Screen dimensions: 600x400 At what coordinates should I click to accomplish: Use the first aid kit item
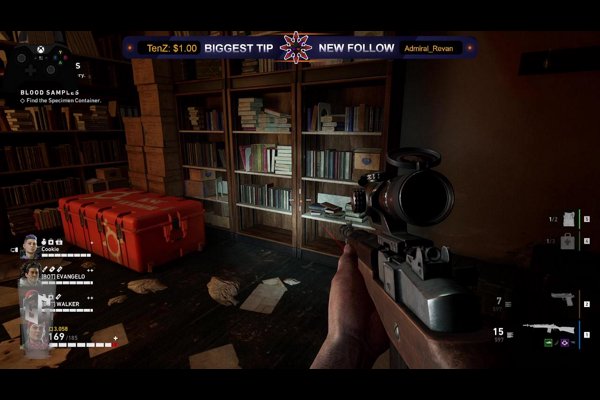pyautogui.click(x=565, y=240)
